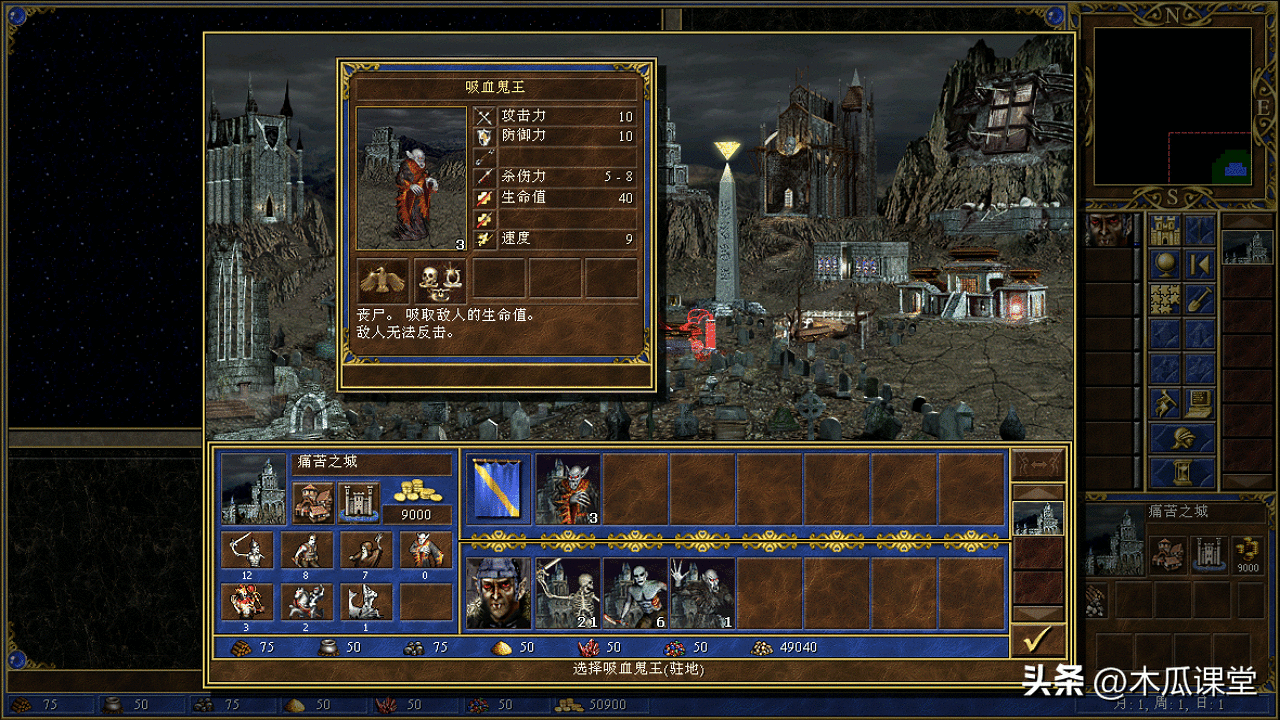
Task: Select the skeleton stack in hero army
Action: point(568,593)
